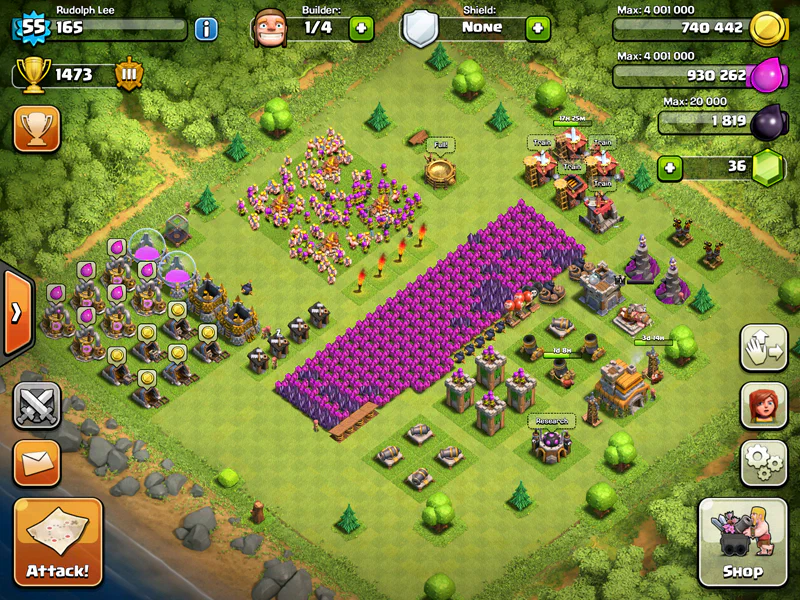Add a builder with green plus
800x600 pixels.
[361, 27]
